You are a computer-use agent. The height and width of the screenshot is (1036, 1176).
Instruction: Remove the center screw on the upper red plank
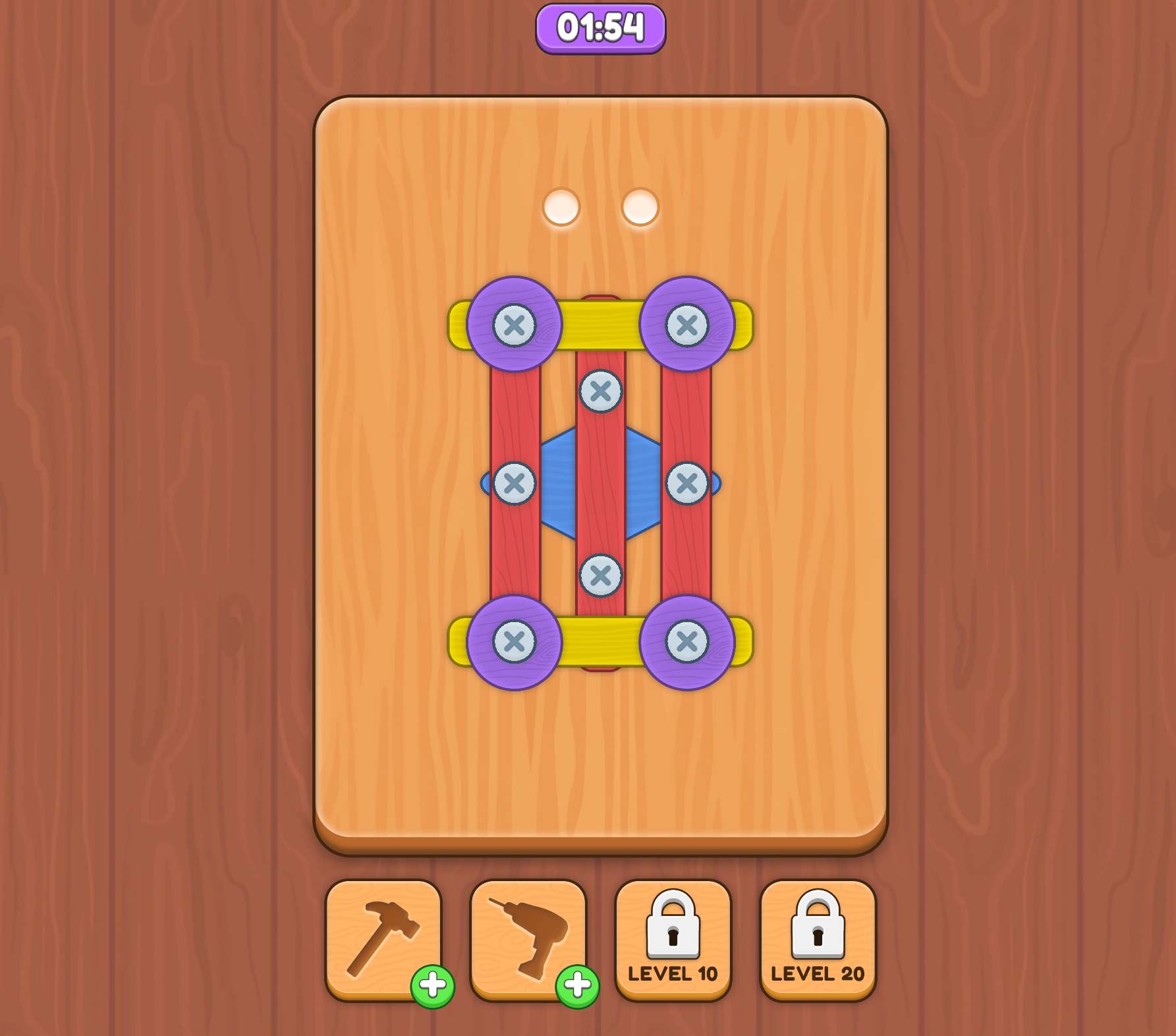601,391
